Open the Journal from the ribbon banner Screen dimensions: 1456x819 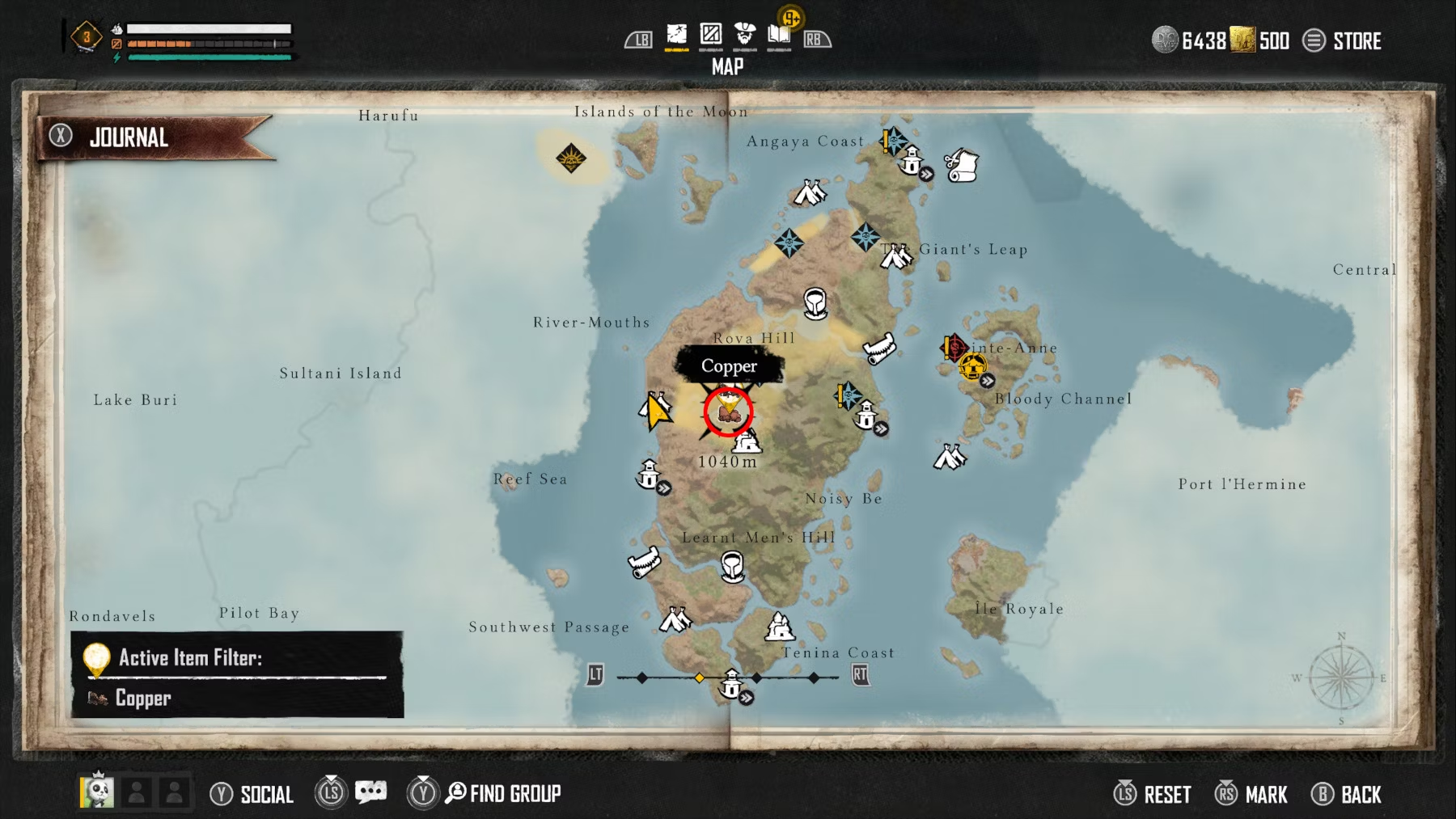(129, 137)
